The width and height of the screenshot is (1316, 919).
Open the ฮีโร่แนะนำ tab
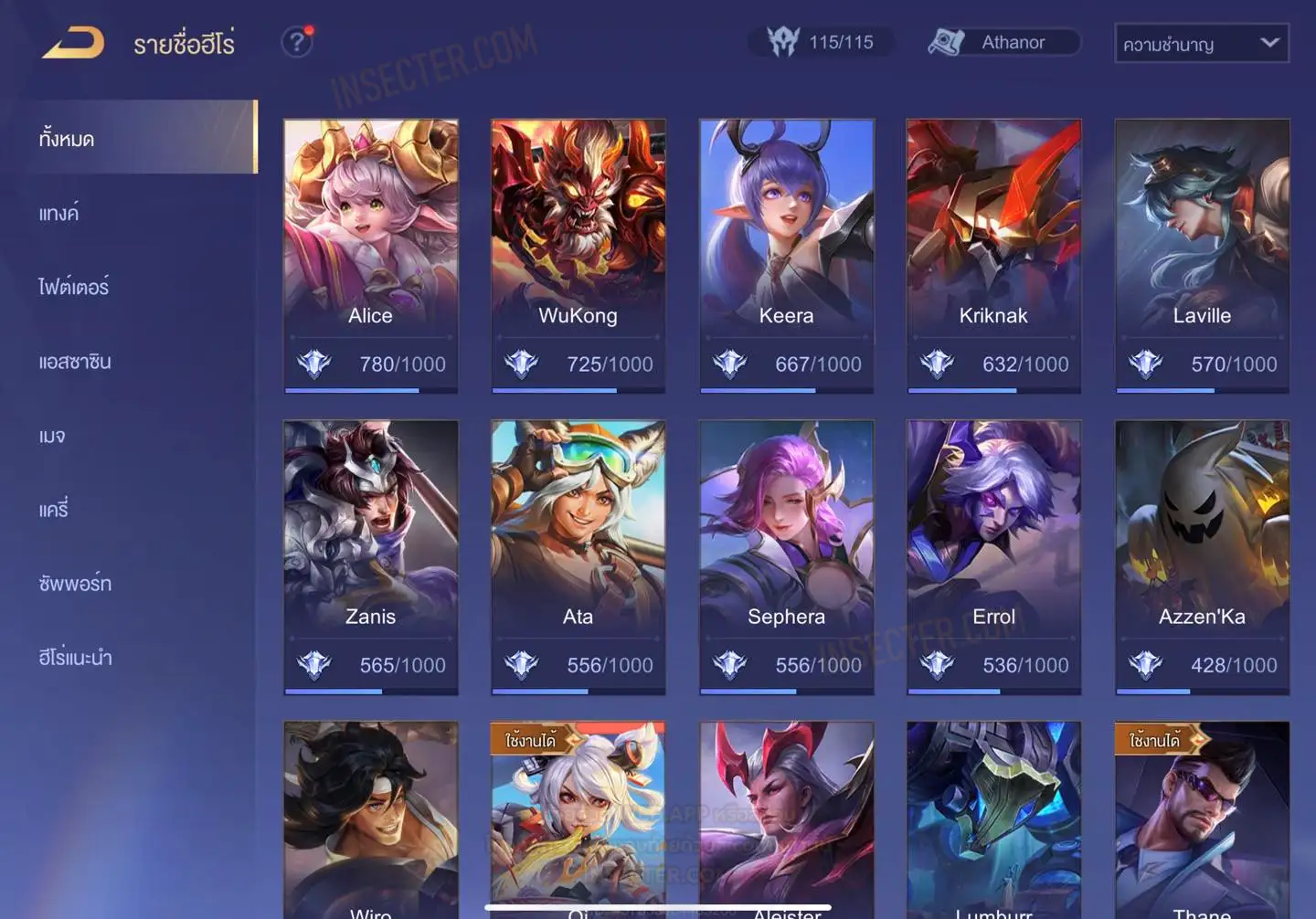[75, 658]
